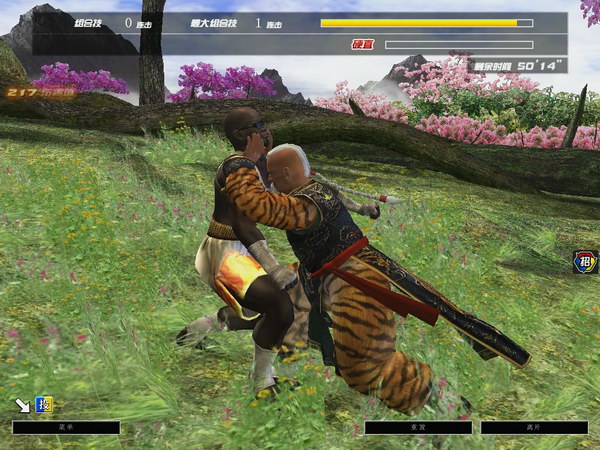Click the colorful shield badge icon
Image resolution: width=600 pixels, height=450 pixels.
tap(585, 262)
